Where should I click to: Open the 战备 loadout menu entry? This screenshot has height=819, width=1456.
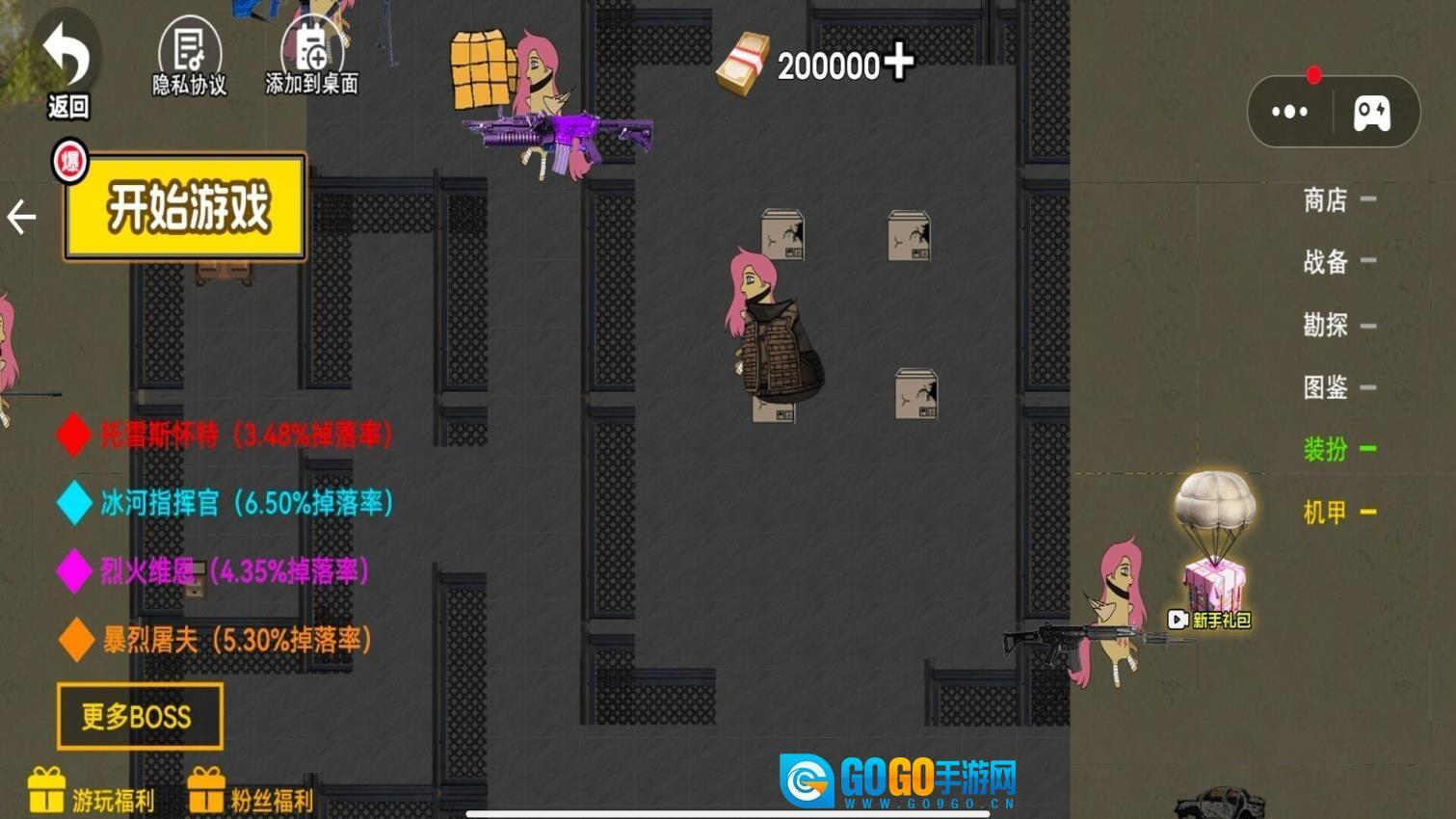[1324, 261]
